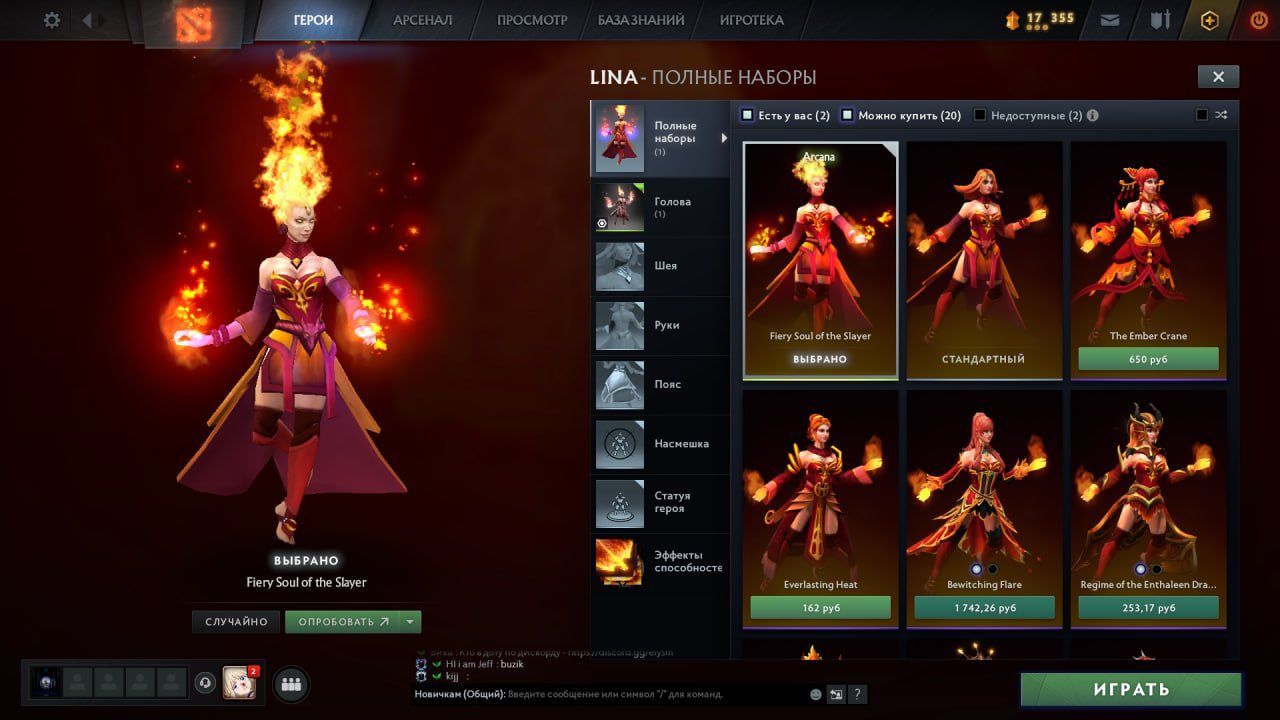Select the СТАНДАРТНЫЙ default set
The height and width of the screenshot is (720, 1280).
[x=983, y=359]
